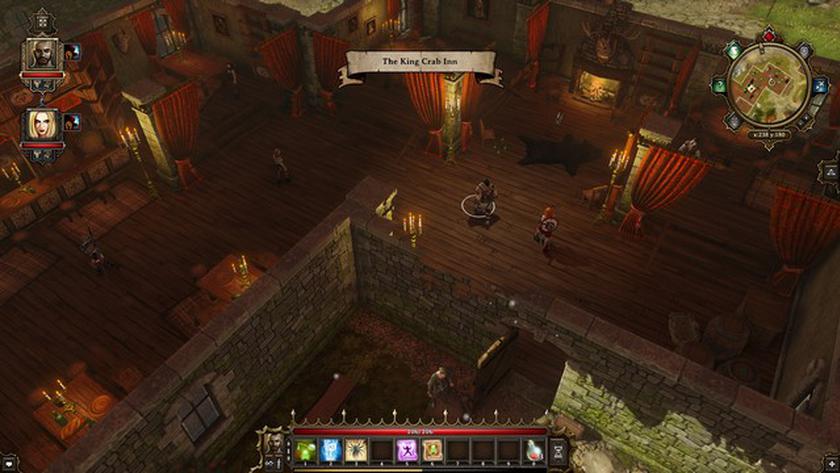Screen dimensions: 840x473
Task: Click the status icon beside the bearded portrait
Action: pyautogui.click(x=72, y=52)
